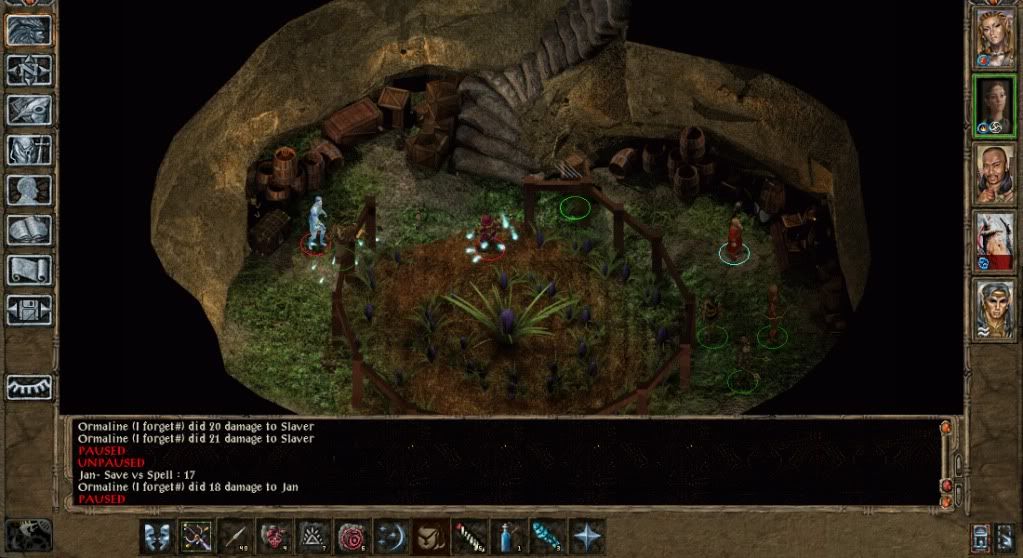This screenshot has width=1023, height=558.
Task: Click the twin blue masks action icon
Action: pos(157,536)
